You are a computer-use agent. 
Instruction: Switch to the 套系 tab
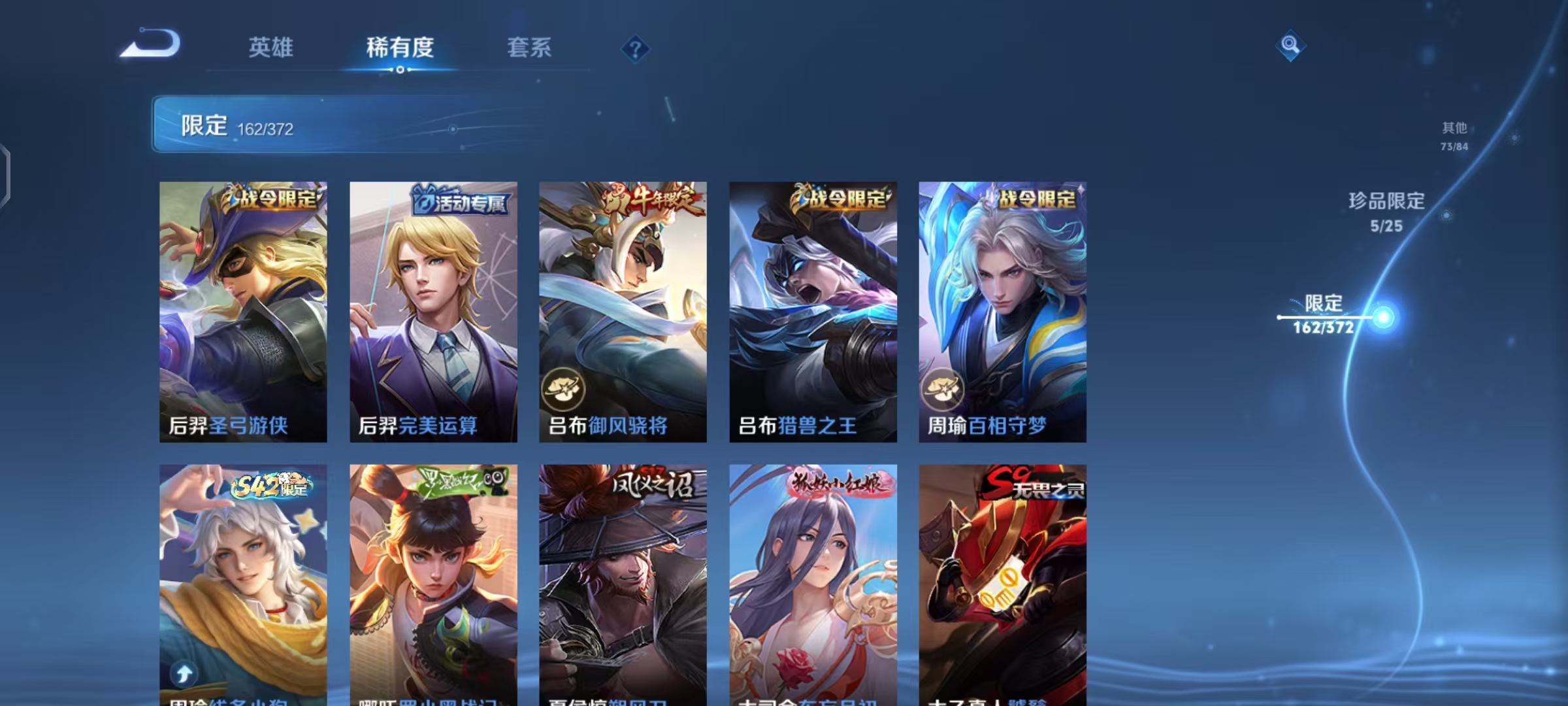pyautogui.click(x=529, y=48)
